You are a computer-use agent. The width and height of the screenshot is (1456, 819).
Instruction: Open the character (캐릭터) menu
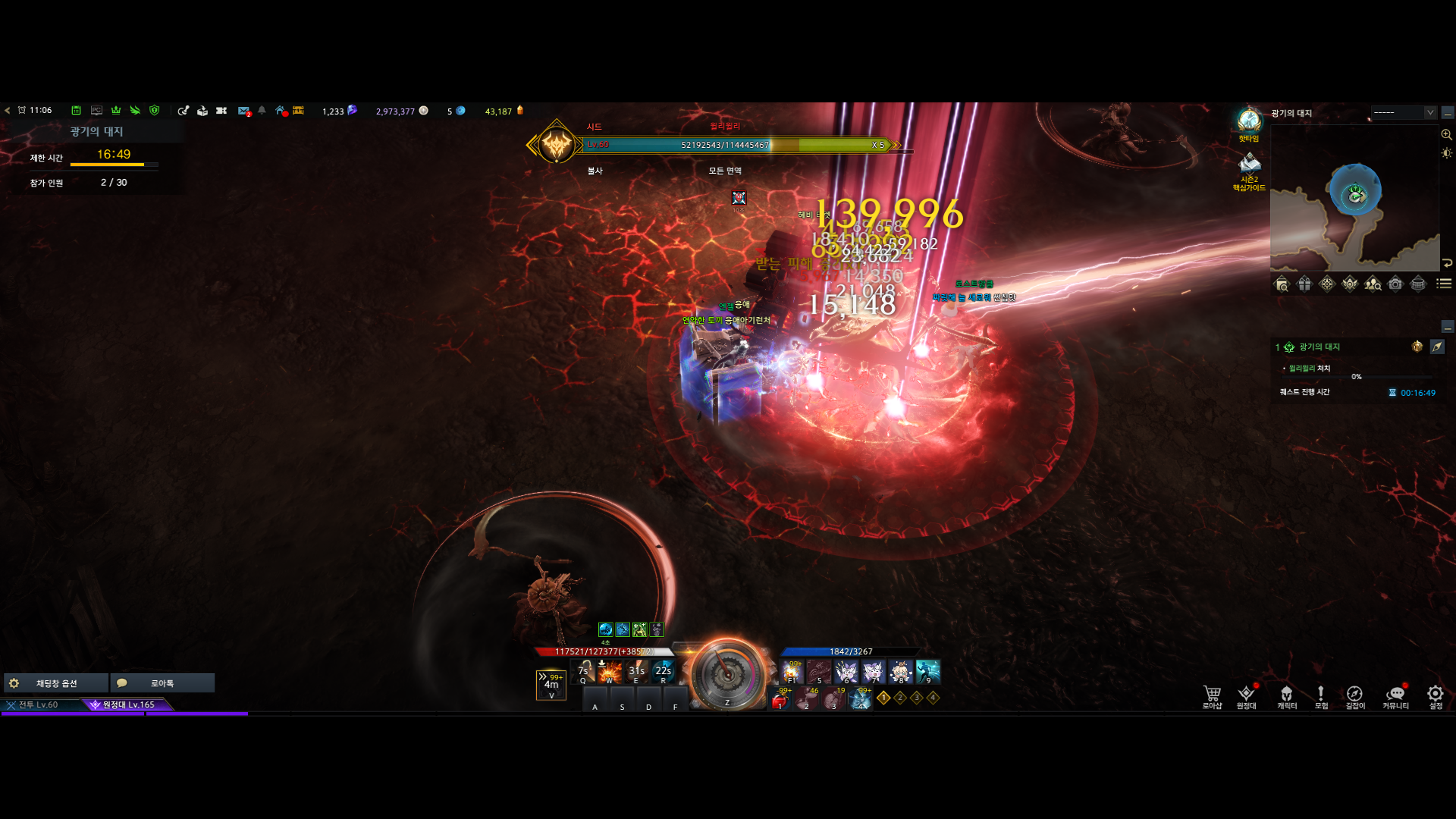[1287, 696]
